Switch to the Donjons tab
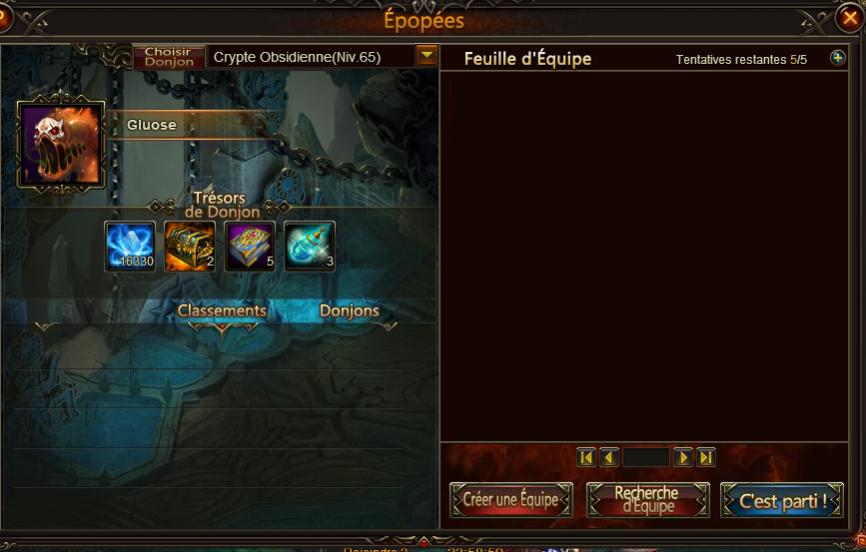Screen dimensions: 866x552 click(x=349, y=311)
